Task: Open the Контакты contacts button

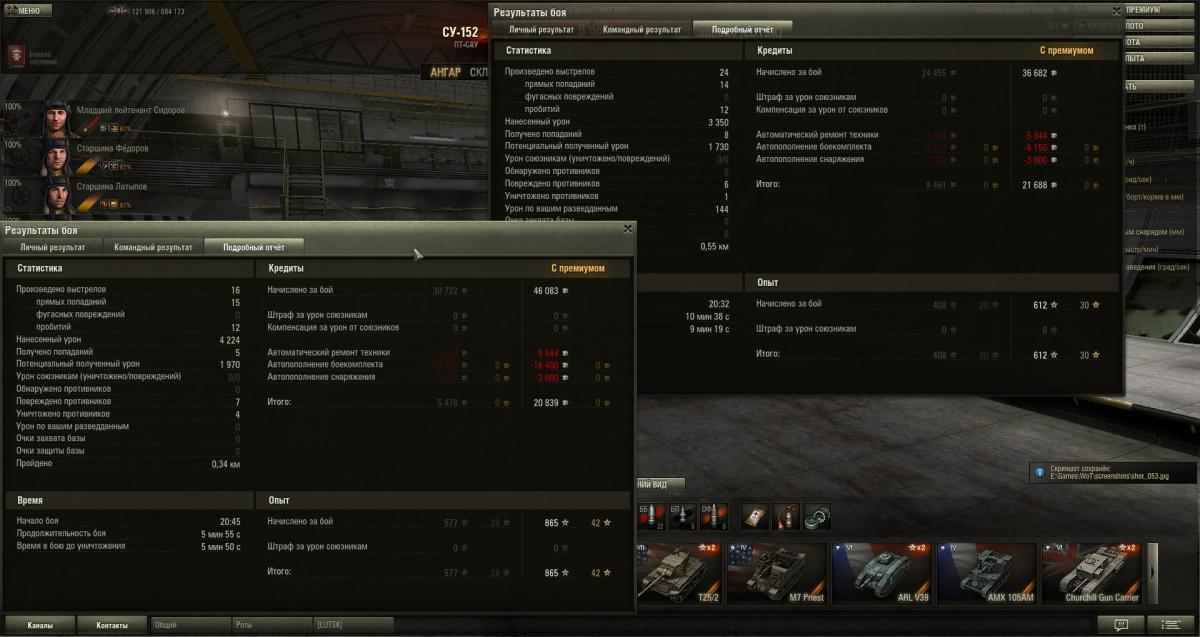Action: coord(112,625)
